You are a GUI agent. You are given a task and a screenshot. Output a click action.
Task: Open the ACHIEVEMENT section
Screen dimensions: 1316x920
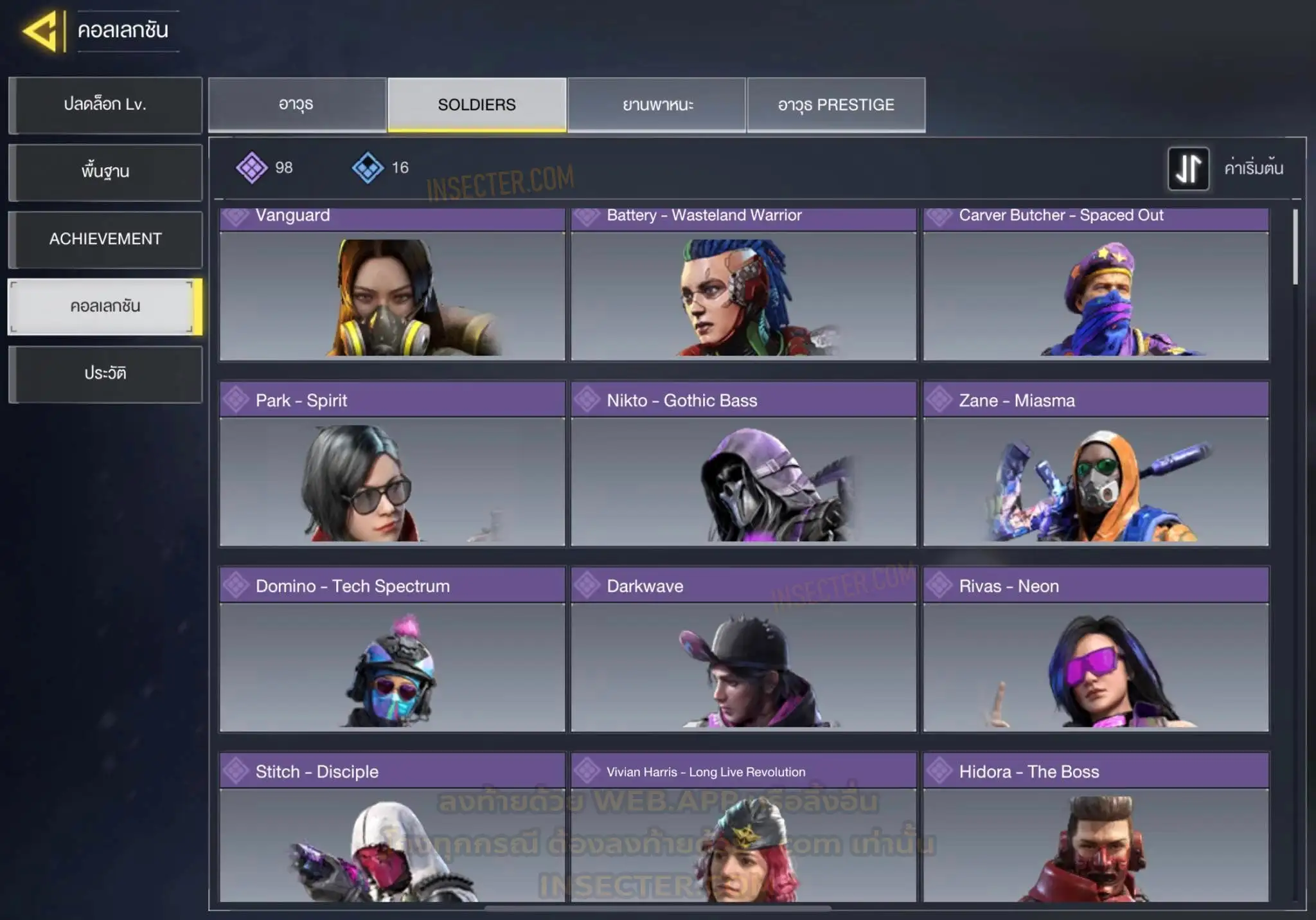point(105,239)
